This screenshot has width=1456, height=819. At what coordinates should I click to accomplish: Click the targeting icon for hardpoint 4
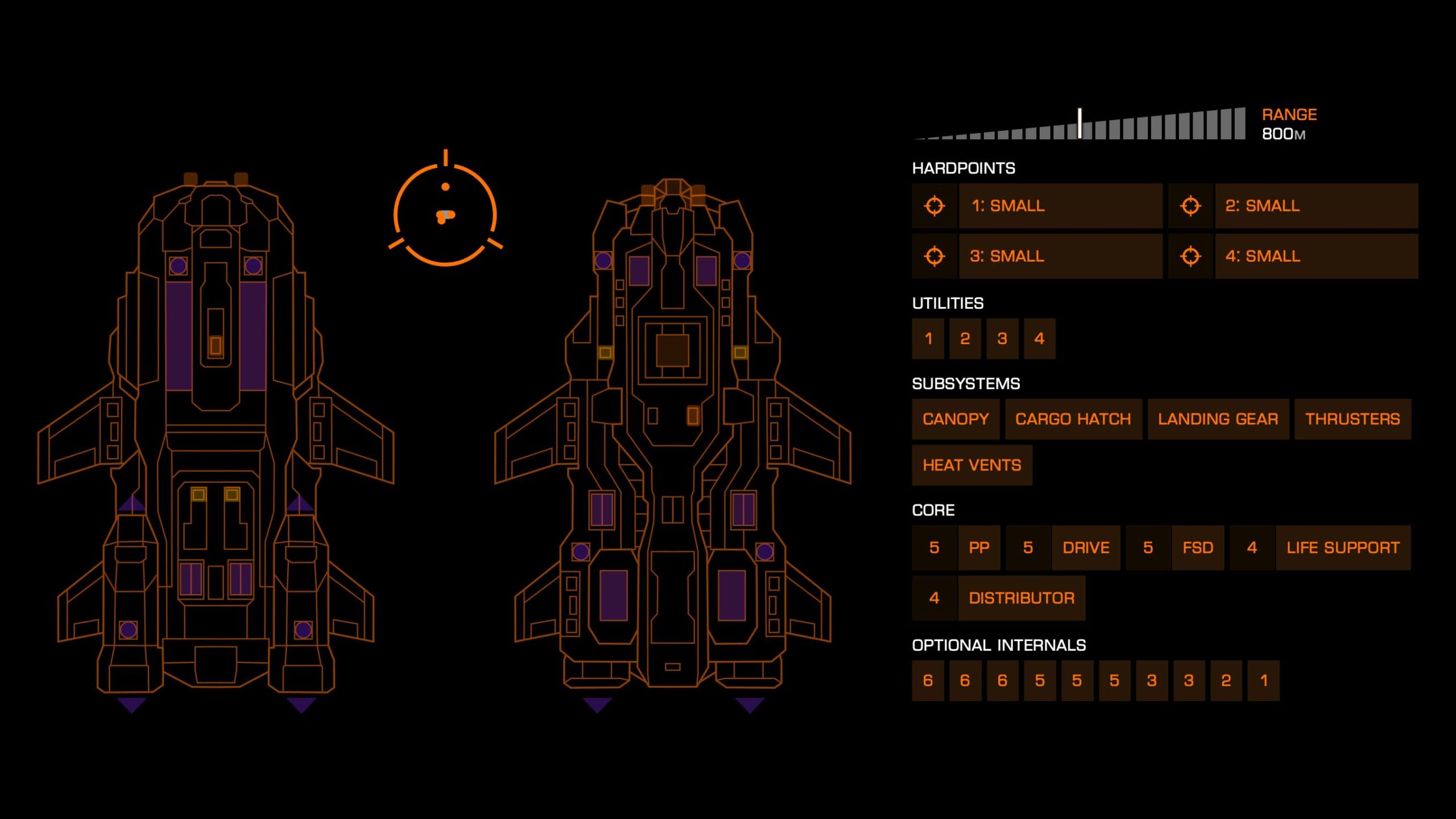point(1192,257)
